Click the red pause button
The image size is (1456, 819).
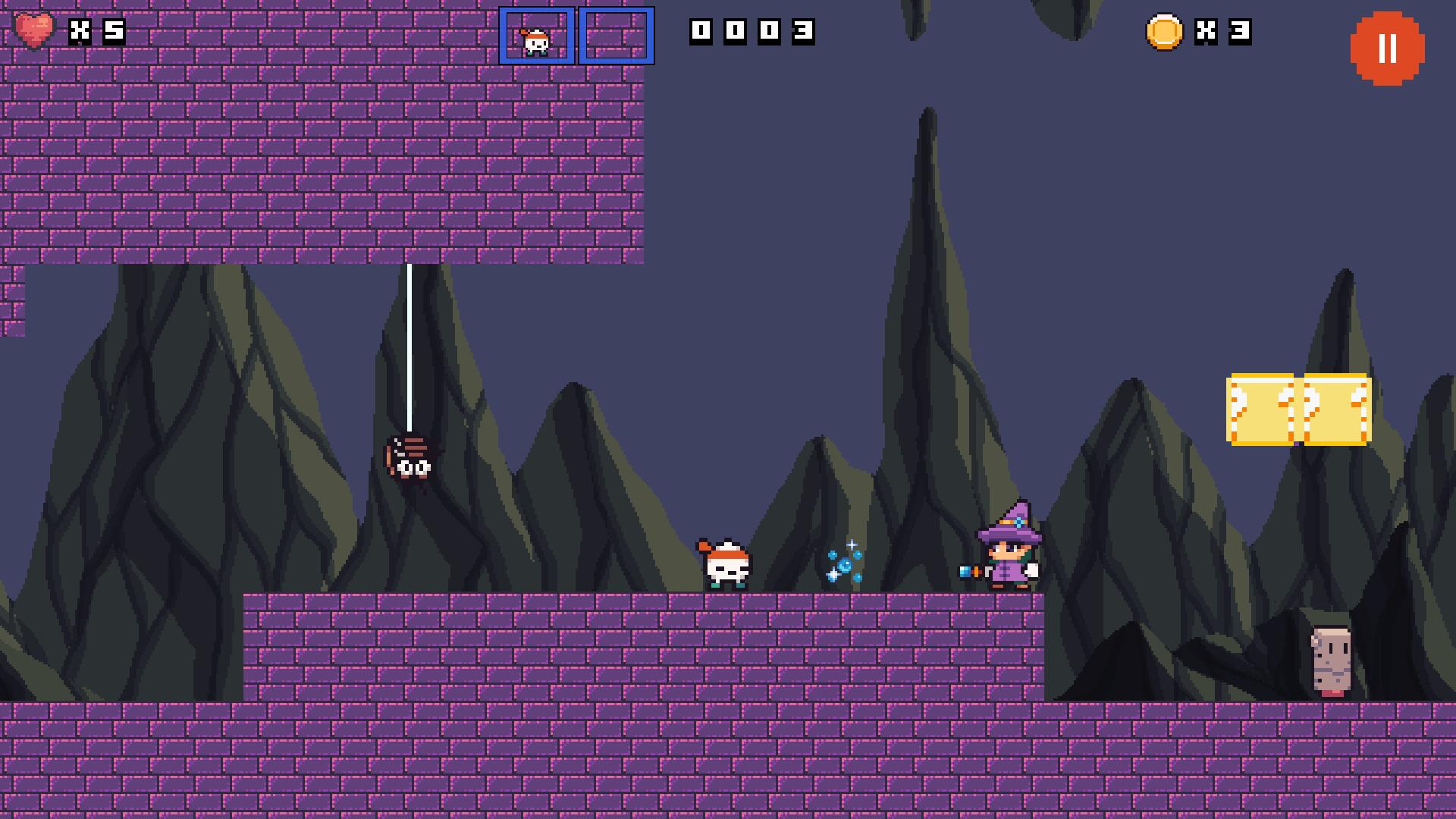1388,47
